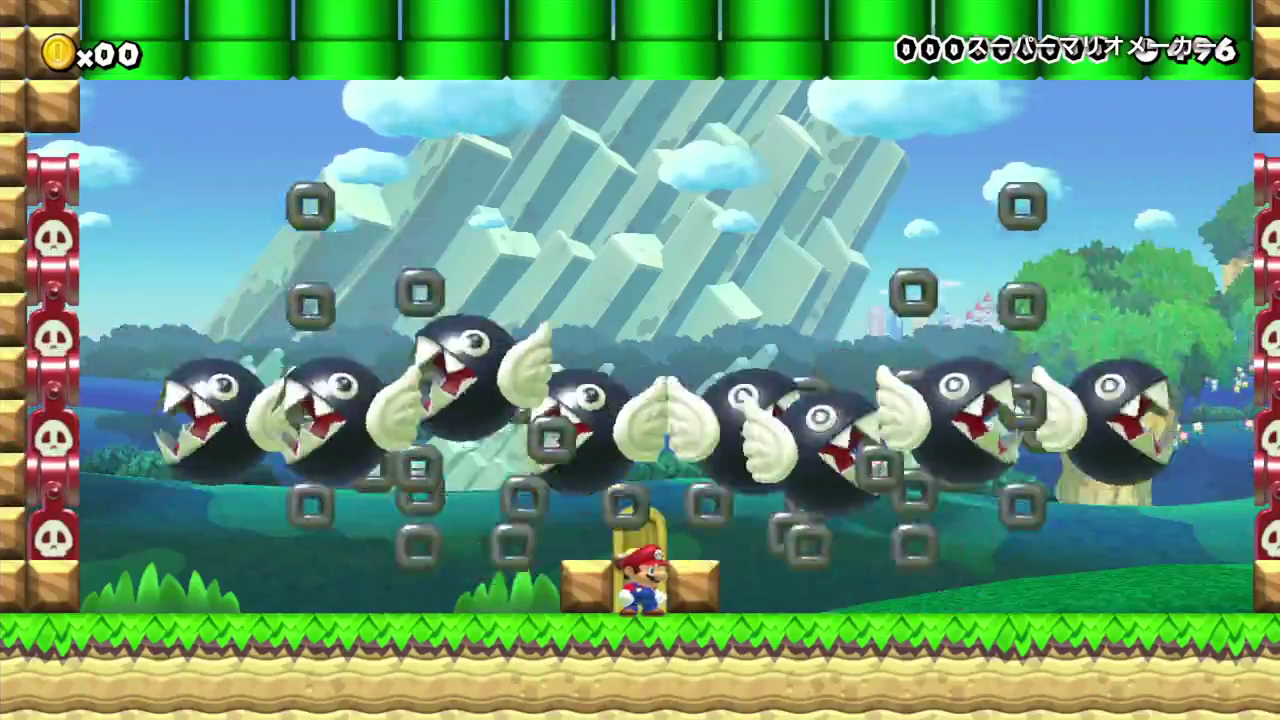
Task: Click the rightmost Chain Chomp near the wall
Action: 1110,420
